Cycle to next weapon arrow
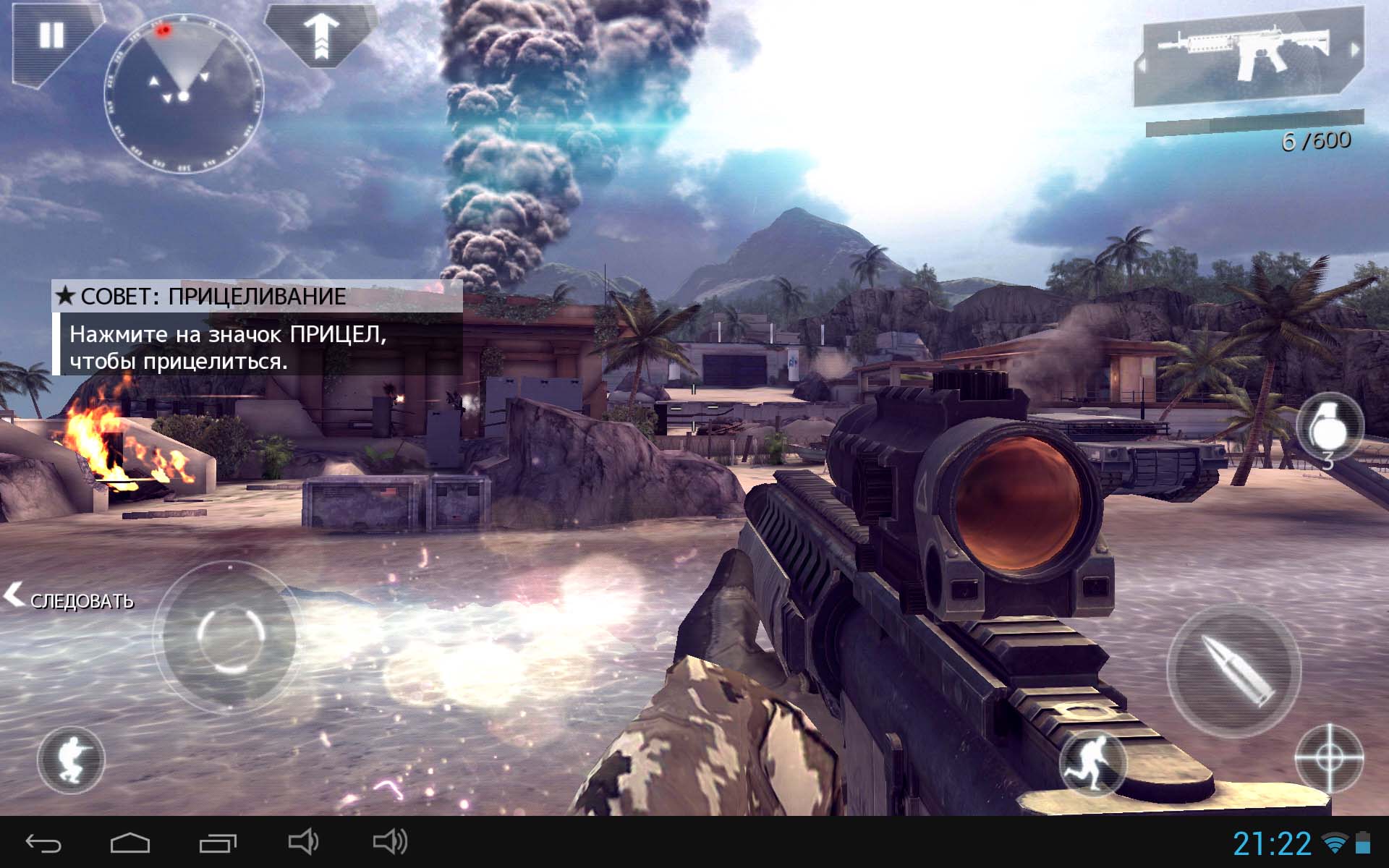Screen dimensions: 1389x868 pos(1354,49)
